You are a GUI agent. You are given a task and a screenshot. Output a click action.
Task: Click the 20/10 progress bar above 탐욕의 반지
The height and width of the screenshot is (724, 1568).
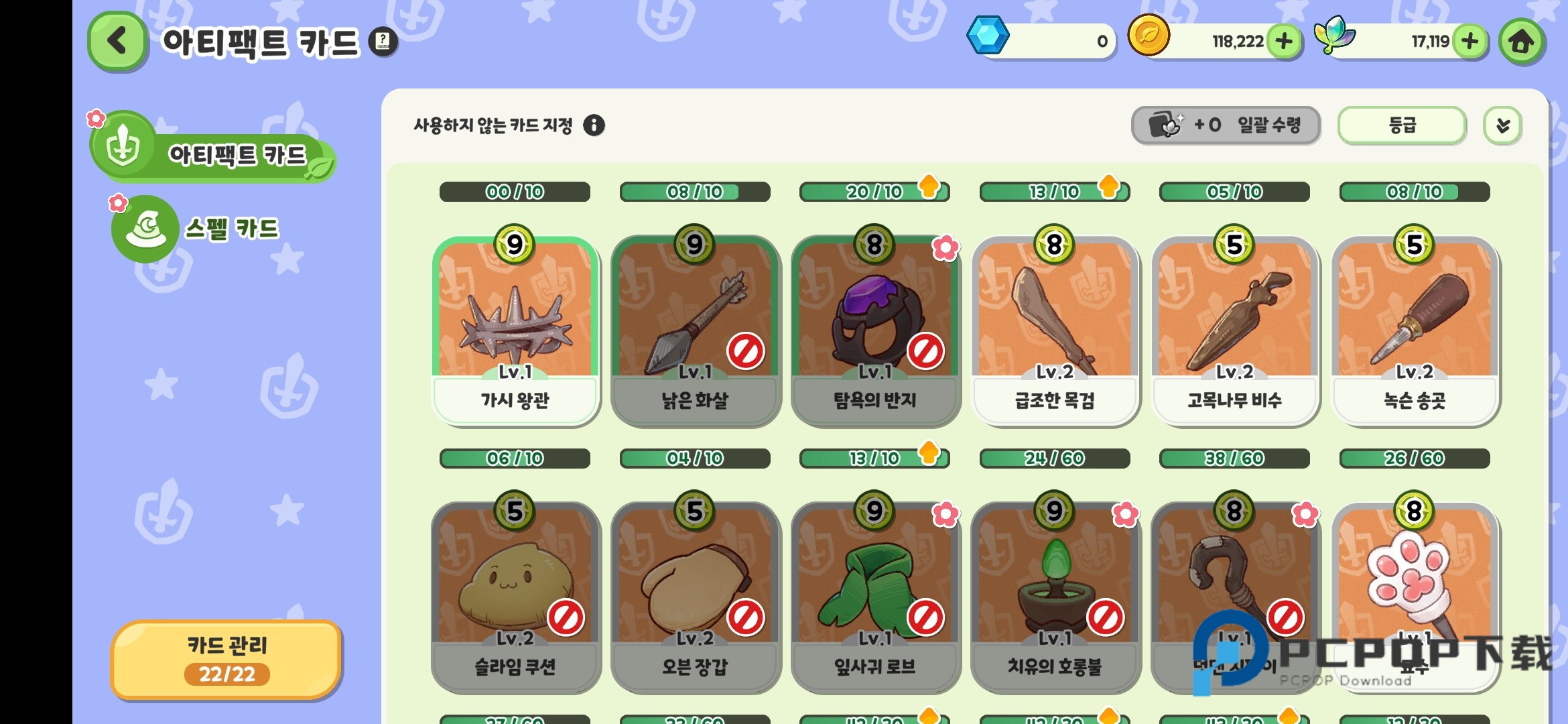(874, 191)
